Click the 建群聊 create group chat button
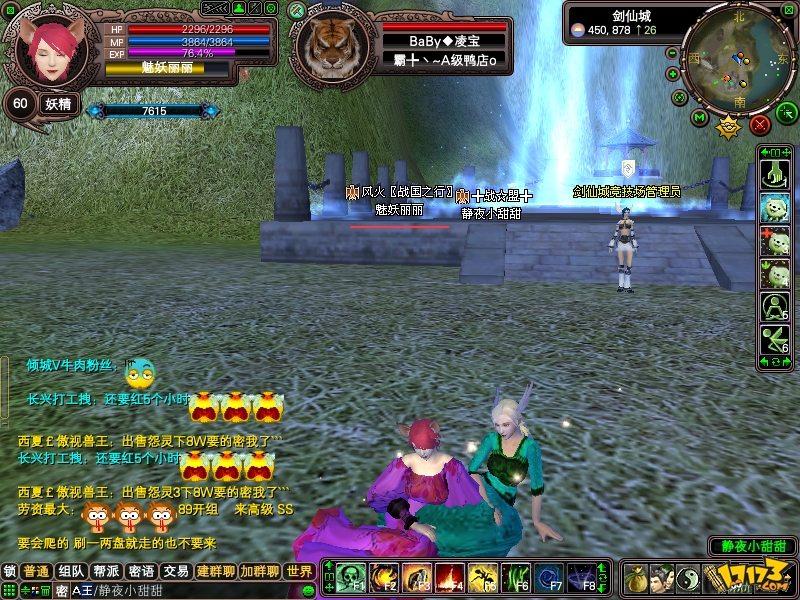Viewport: 800px width, 600px height. [x=215, y=572]
